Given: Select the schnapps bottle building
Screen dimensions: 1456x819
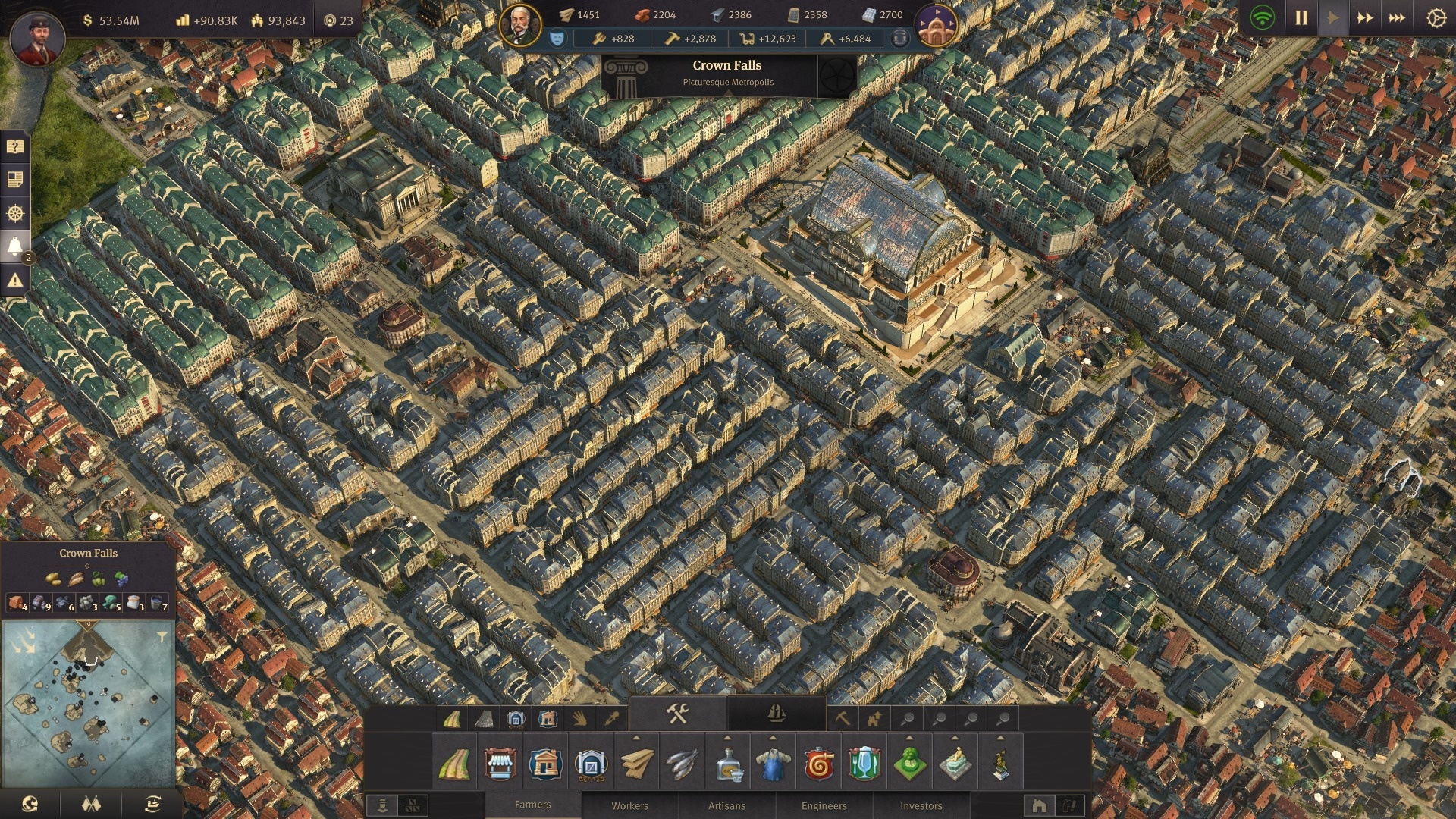Looking at the screenshot, I should click(727, 764).
